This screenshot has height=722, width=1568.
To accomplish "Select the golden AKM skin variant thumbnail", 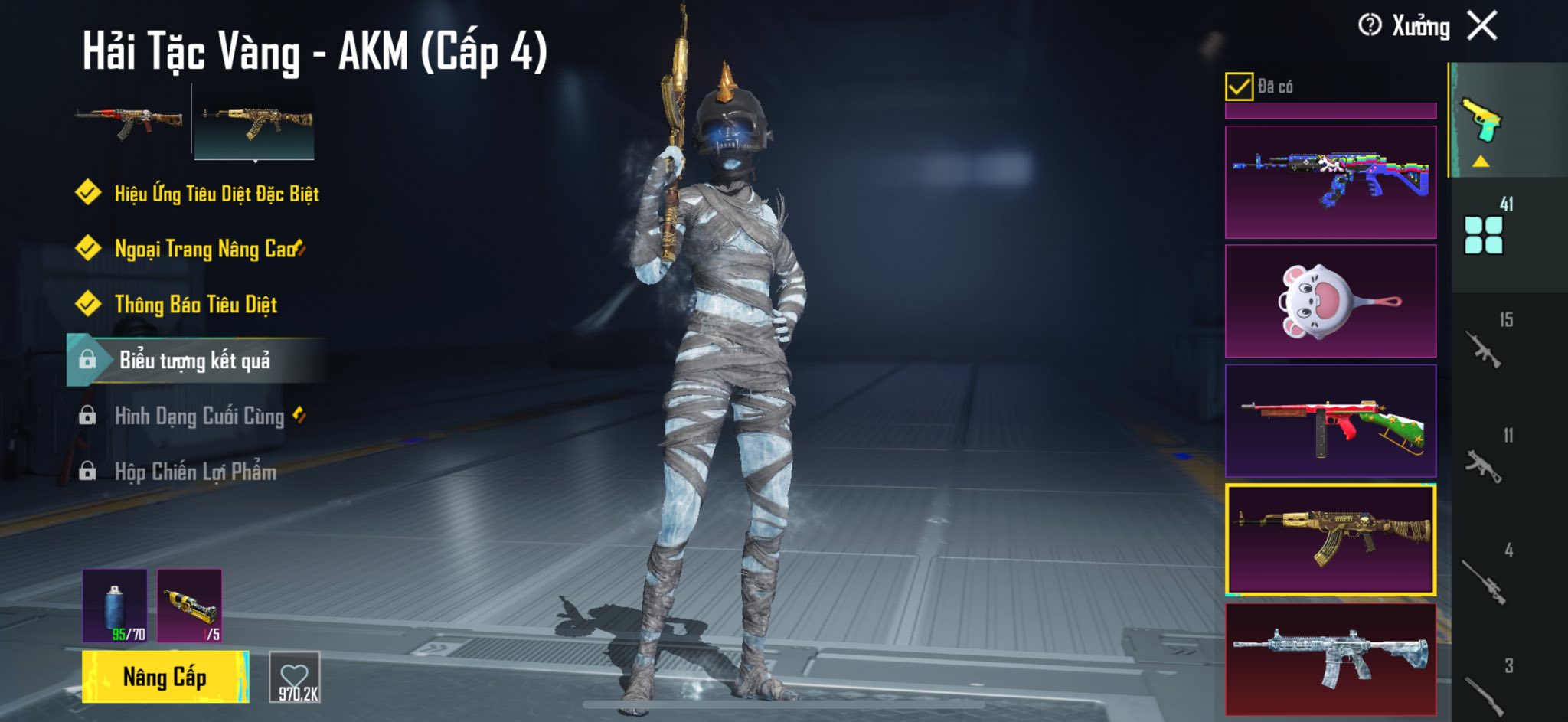I will [x=255, y=123].
